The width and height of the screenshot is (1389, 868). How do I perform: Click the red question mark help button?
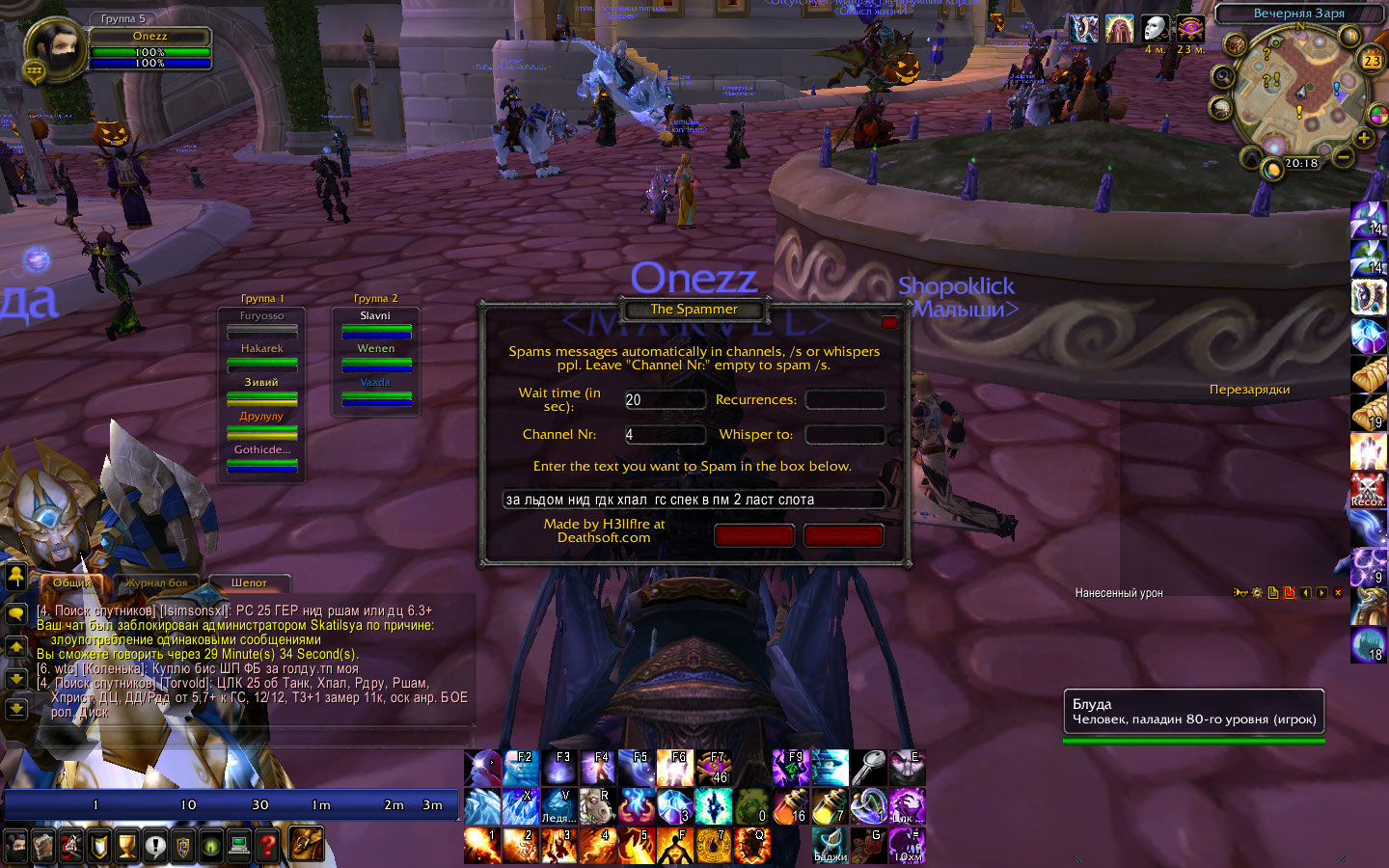(268, 847)
